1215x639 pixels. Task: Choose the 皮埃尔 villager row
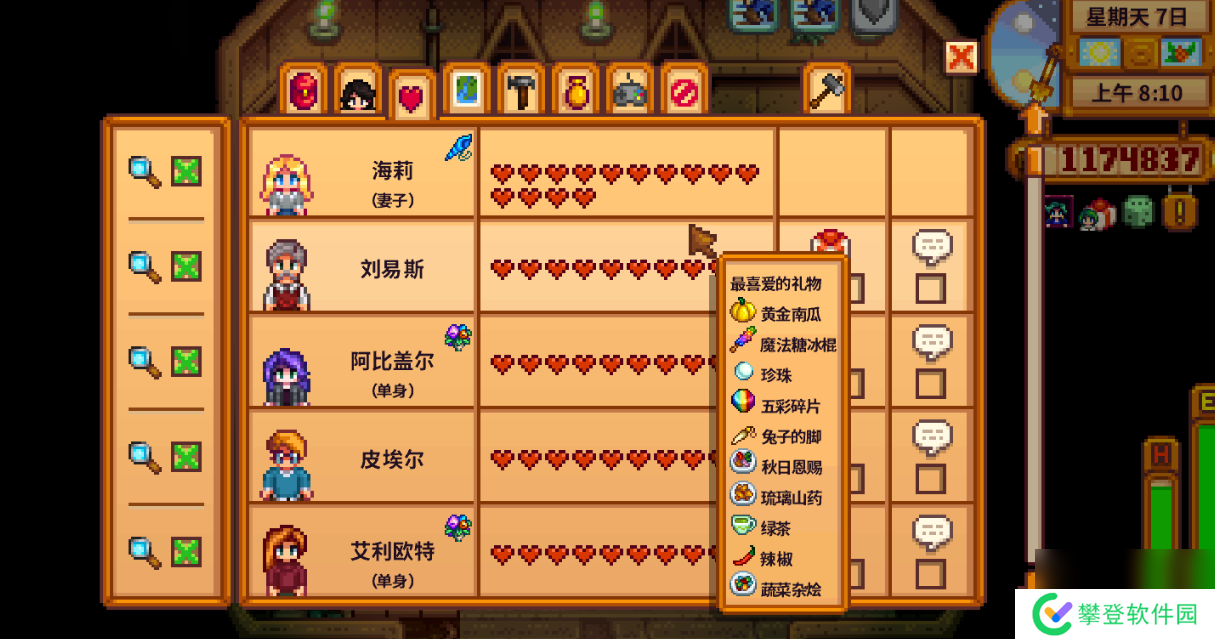click(362, 456)
